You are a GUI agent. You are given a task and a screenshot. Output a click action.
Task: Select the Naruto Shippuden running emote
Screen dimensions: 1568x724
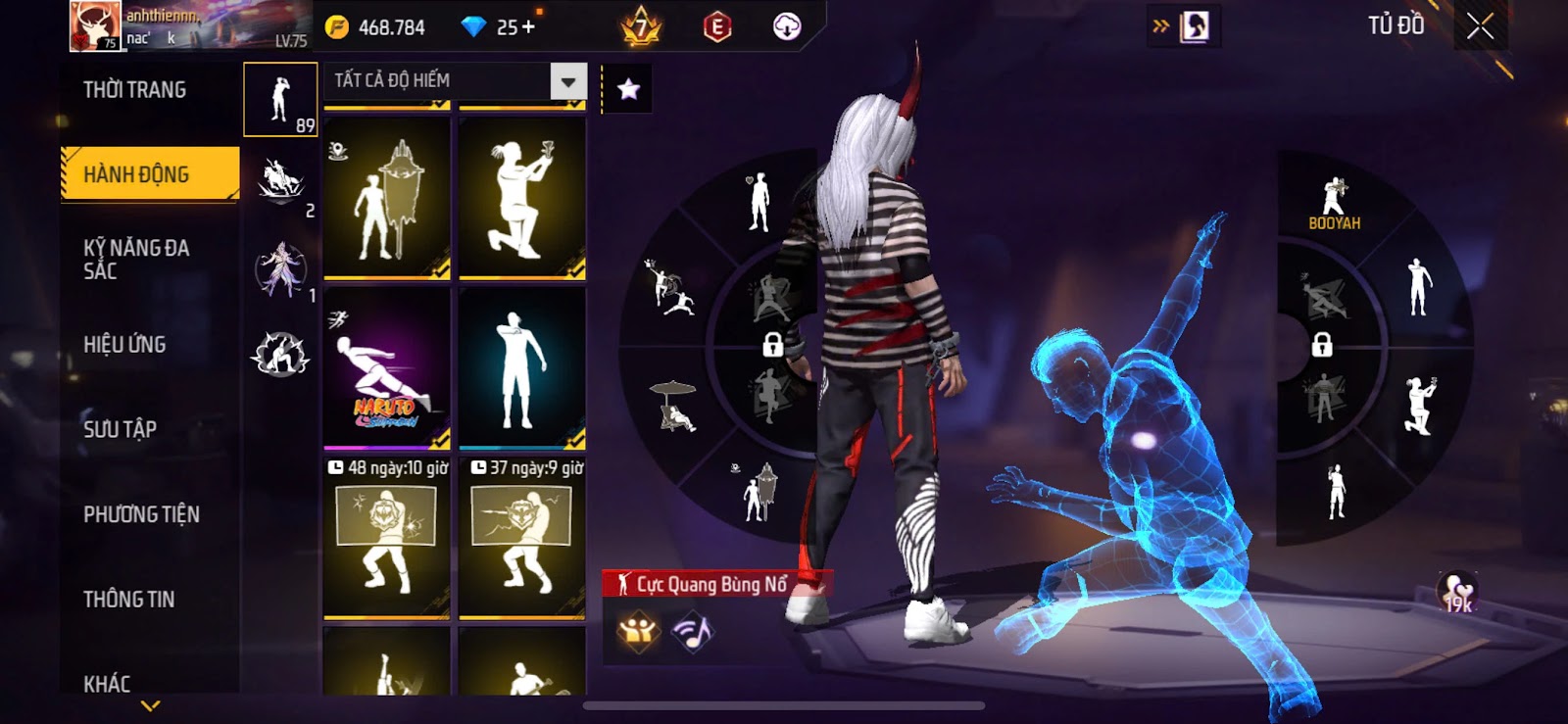pos(387,368)
